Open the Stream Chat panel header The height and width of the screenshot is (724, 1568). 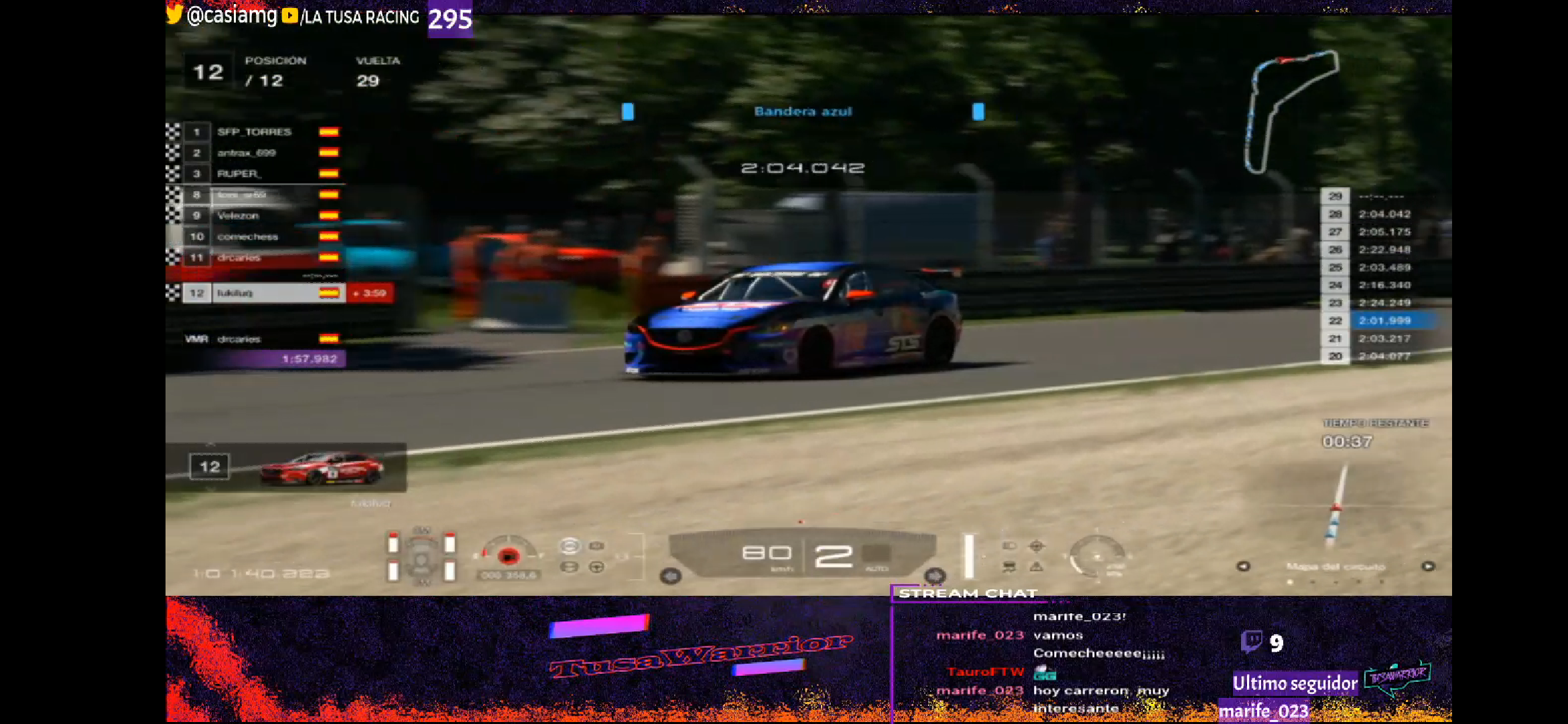click(968, 594)
